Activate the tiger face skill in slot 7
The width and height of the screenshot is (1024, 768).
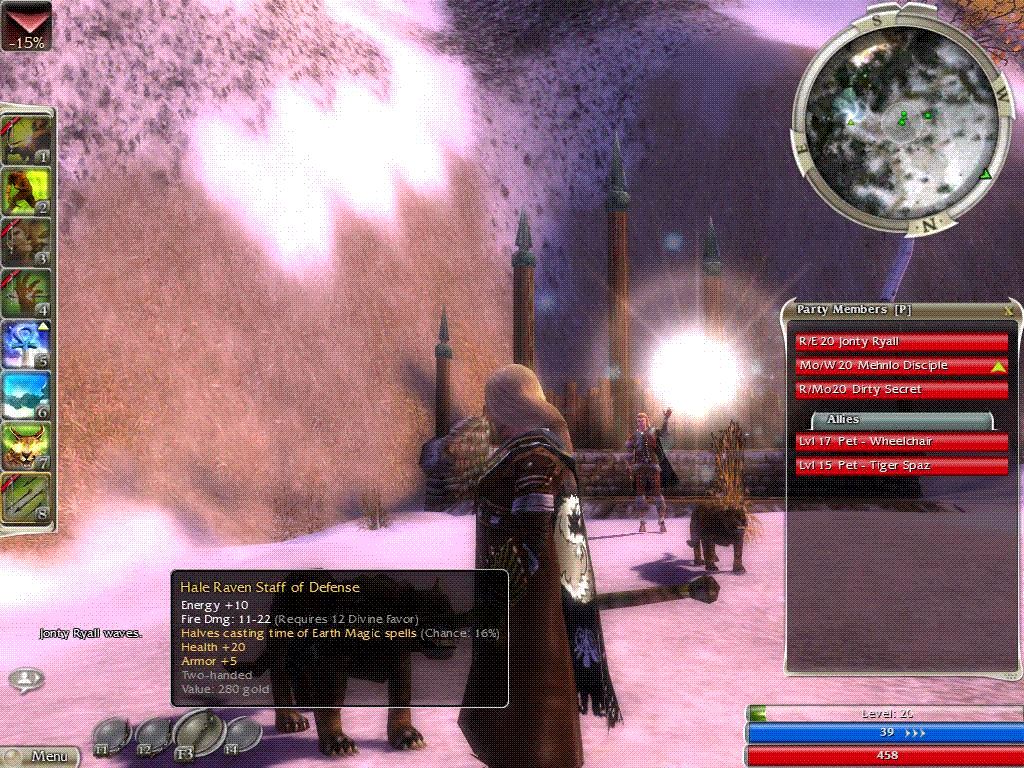pyautogui.click(x=28, y=447)
